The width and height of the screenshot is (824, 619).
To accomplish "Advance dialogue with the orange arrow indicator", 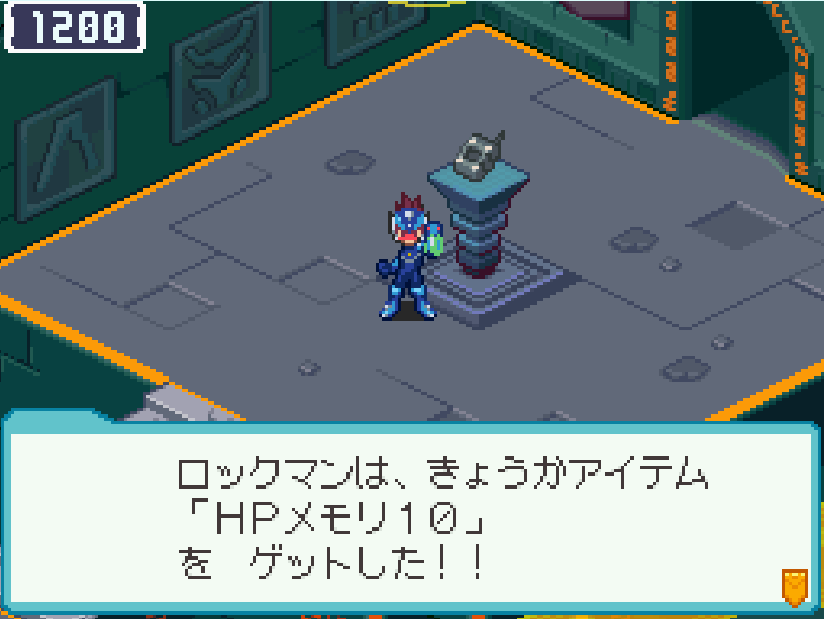I will click(x=794, y=586).
